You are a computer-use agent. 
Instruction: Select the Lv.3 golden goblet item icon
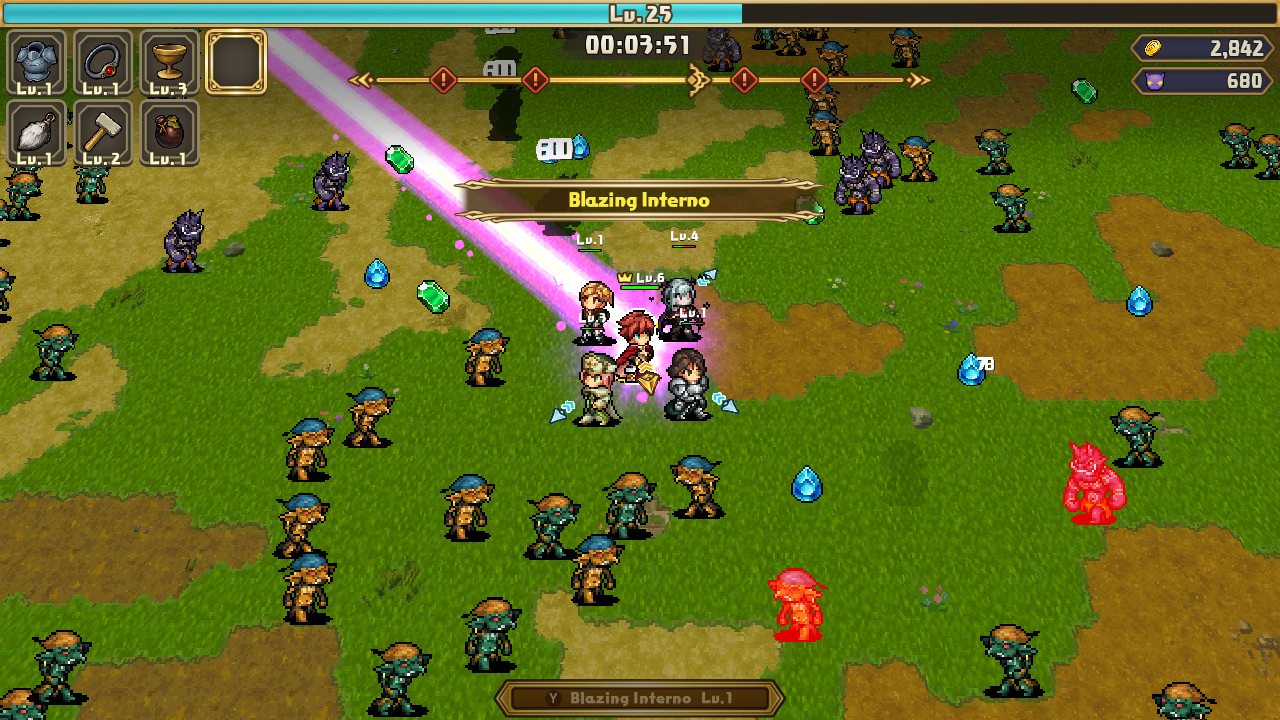tap(169, 62)
